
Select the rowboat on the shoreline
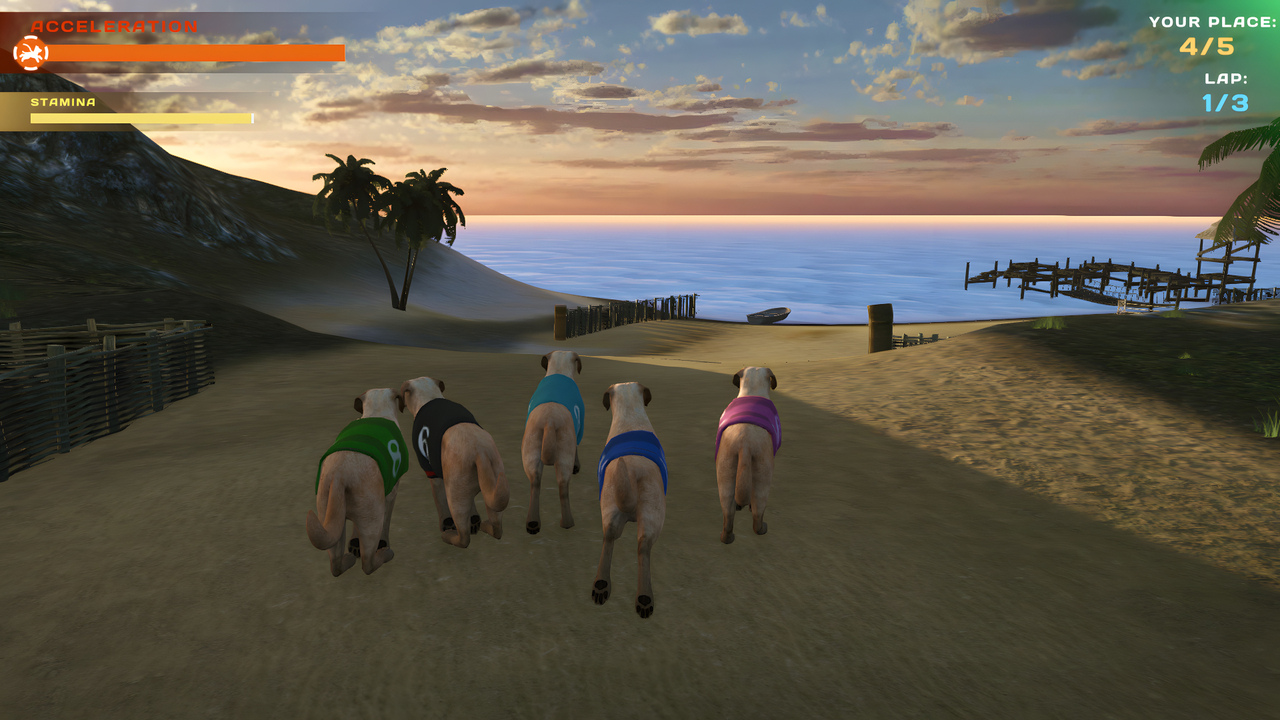(x=770, y=313)
